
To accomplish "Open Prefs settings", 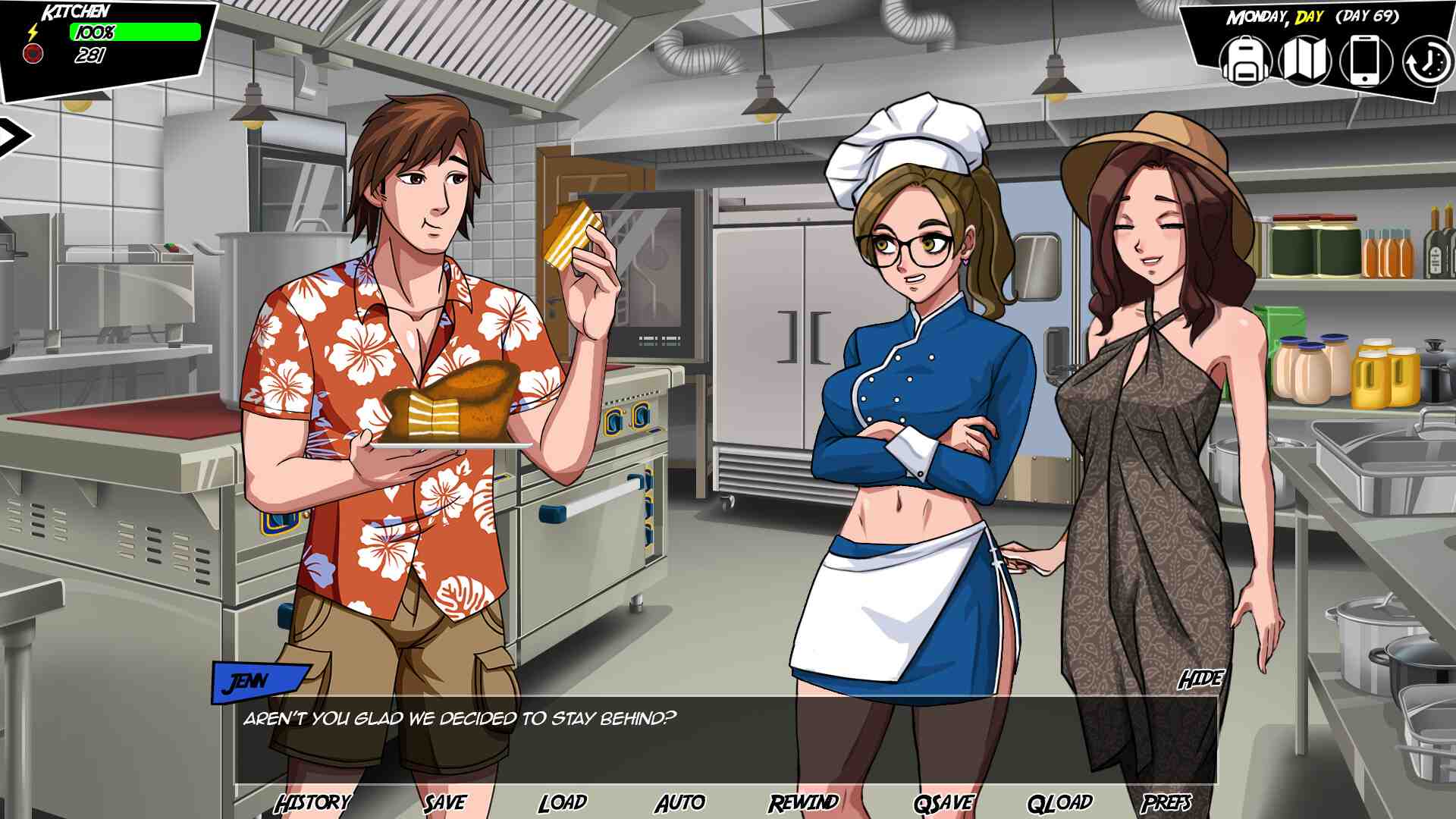I will click(x=1166, y=802).
